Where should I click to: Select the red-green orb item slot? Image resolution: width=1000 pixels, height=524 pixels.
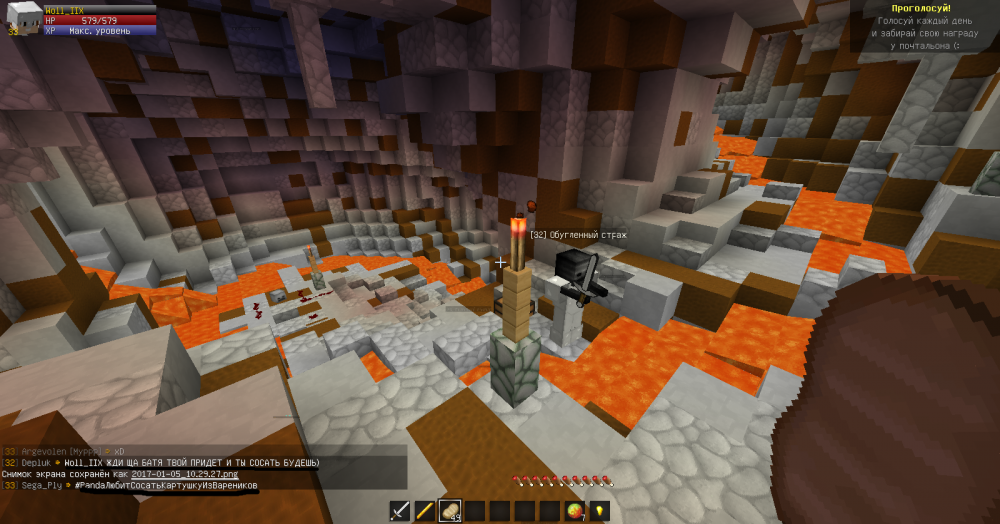[x=575, y=511]
